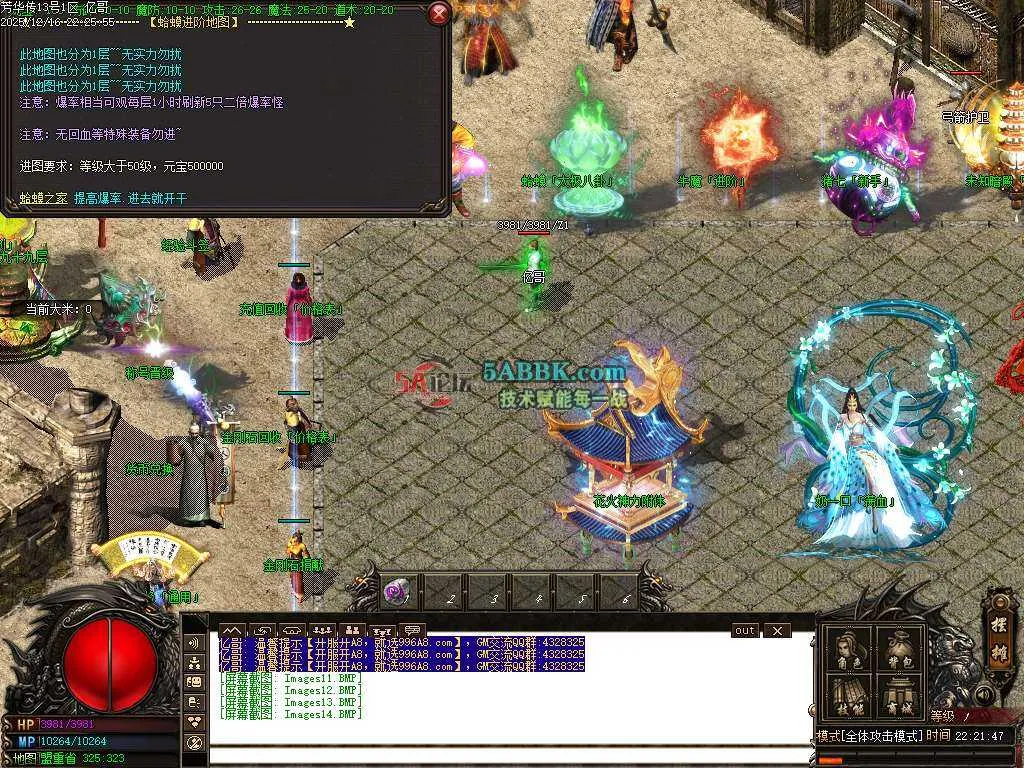Click the chat panel's out button
Image resolution: width=1024 pixels, height=768 pixels.
click(745, 631)
